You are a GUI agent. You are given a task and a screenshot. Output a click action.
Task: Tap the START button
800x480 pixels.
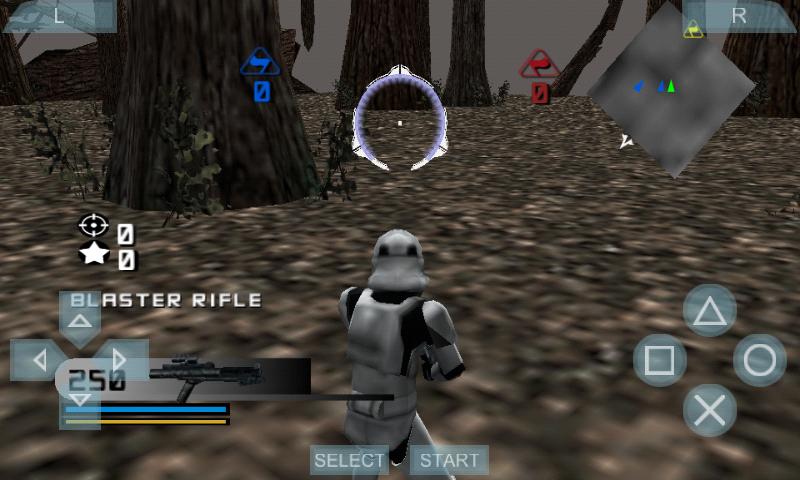point(449,460)
